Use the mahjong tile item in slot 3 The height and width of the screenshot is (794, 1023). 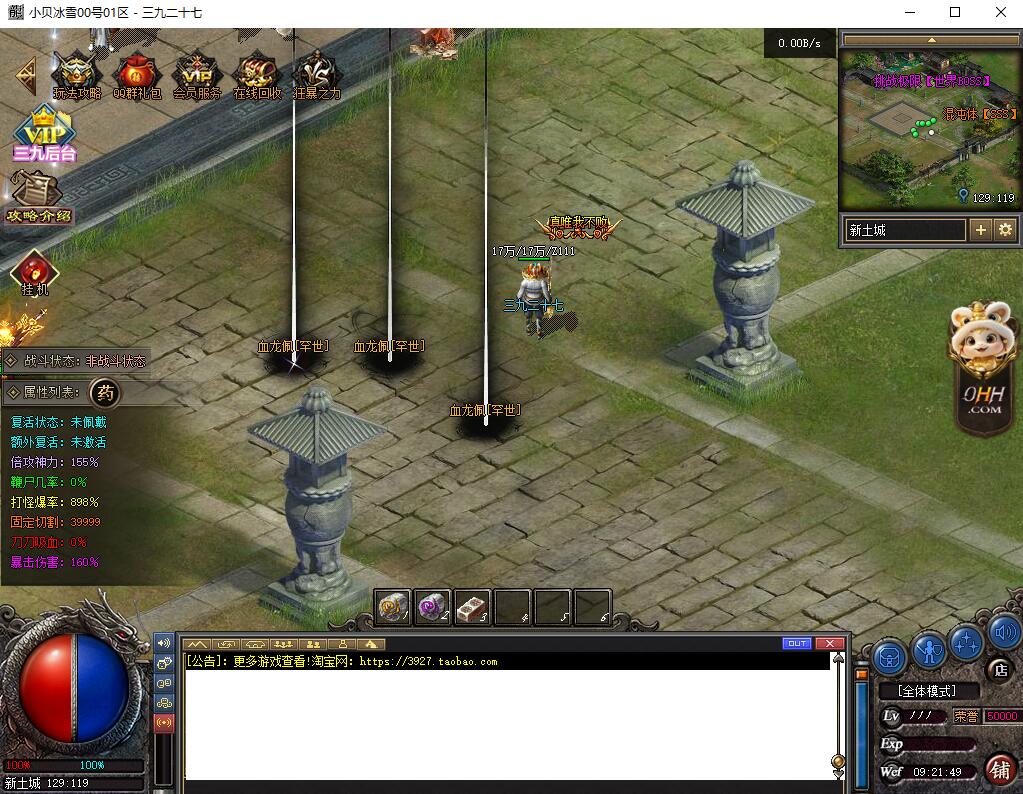click(x=472, y=607)
